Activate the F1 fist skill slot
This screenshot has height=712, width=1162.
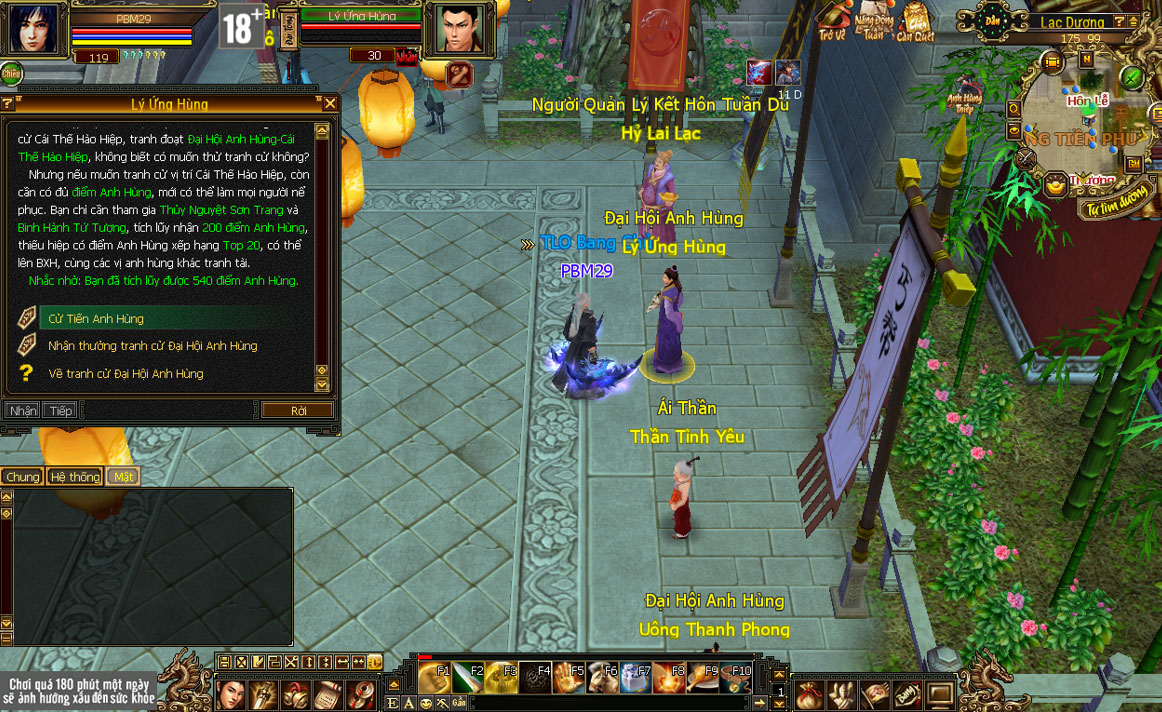tap(433, 678)
